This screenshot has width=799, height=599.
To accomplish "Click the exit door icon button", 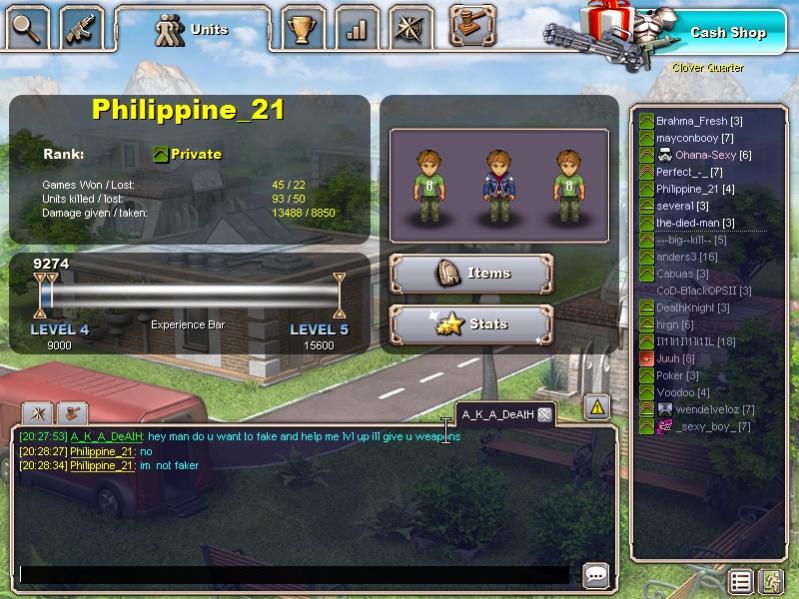I will [770, 581].
